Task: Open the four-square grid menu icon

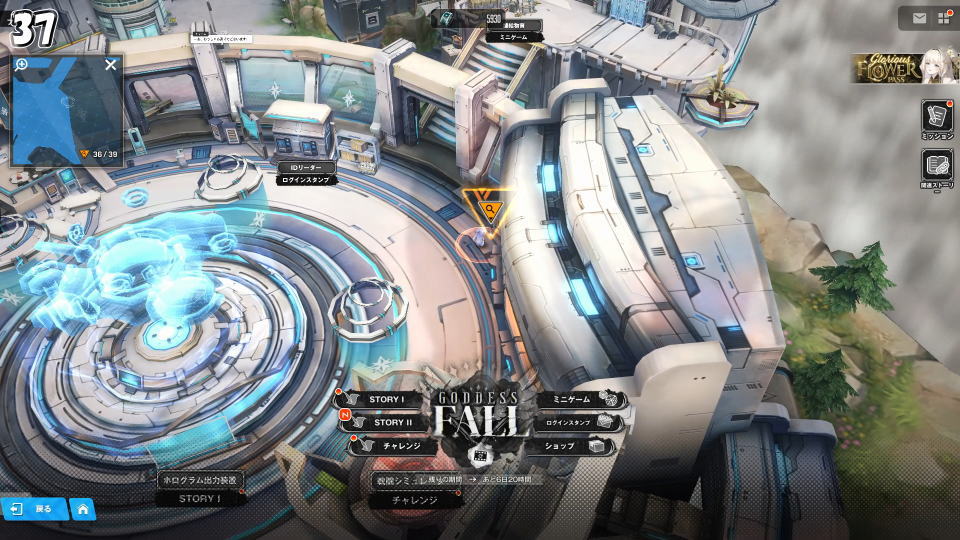Action: coord(943,18)
